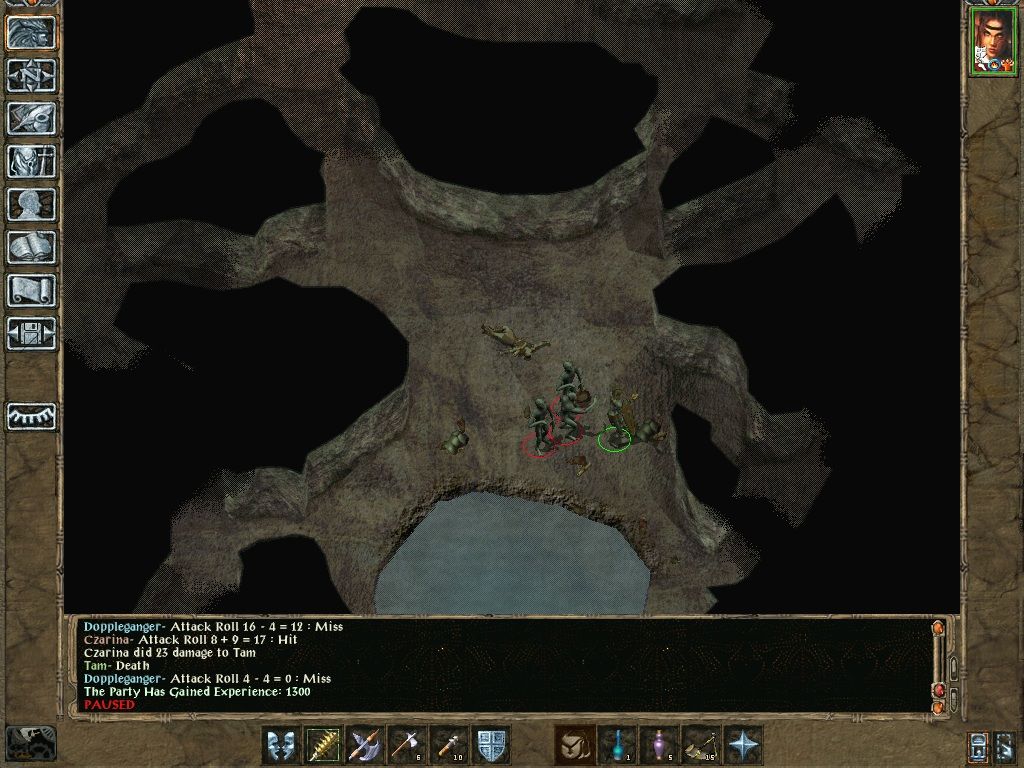Equip the halberd weapon slot

pyautogui.click(x=366, y=745)
